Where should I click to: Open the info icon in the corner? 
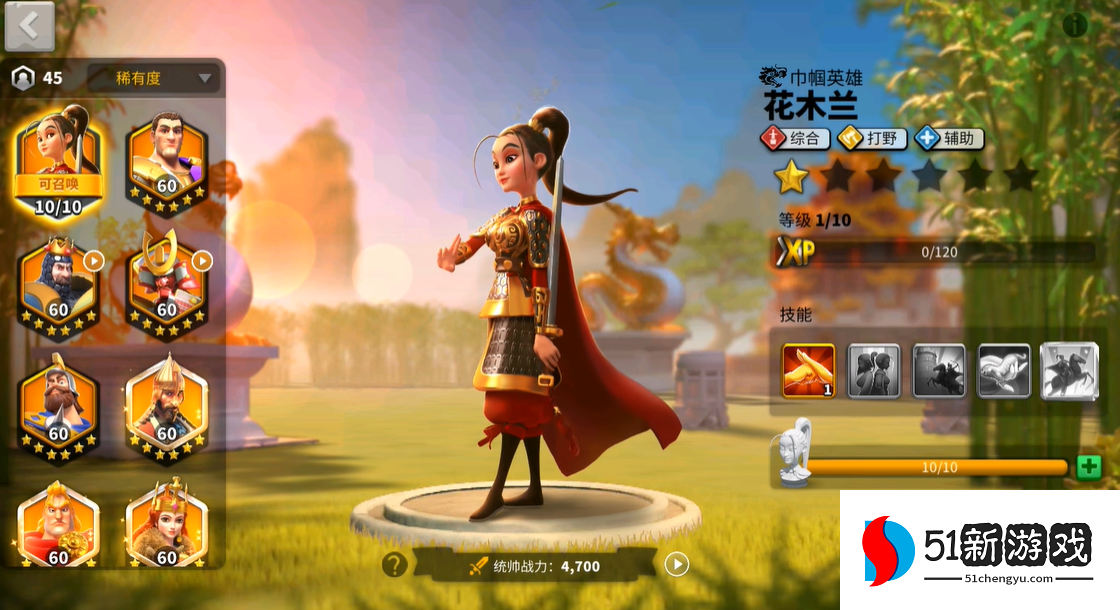1075,25
